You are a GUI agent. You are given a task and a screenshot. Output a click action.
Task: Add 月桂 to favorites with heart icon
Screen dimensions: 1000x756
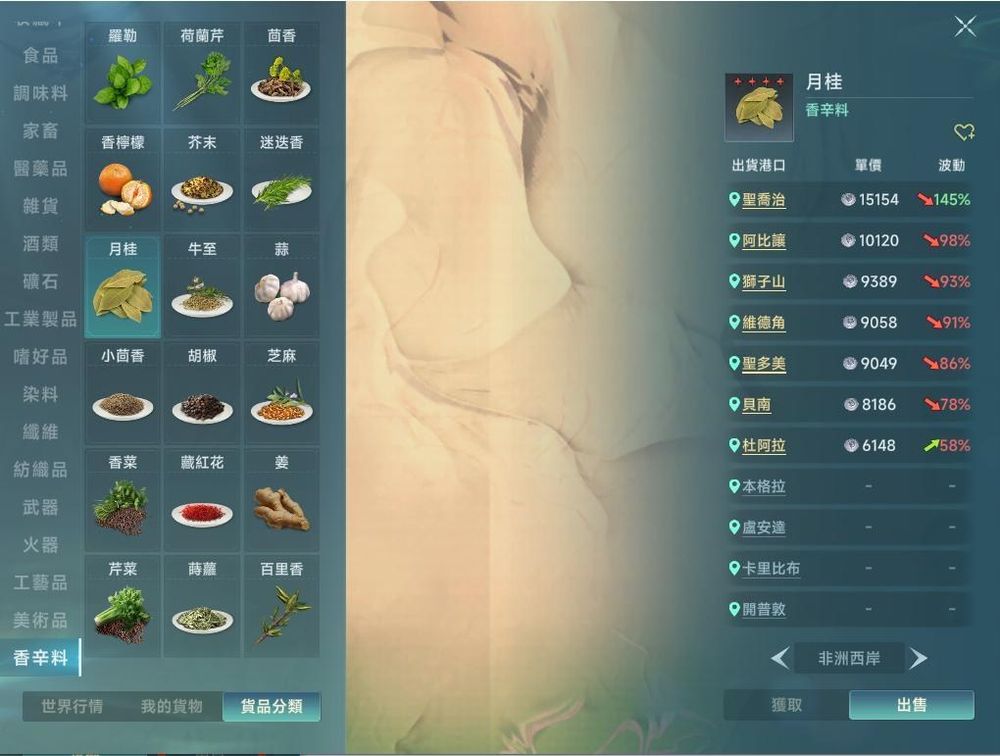(x=963, y=132)
